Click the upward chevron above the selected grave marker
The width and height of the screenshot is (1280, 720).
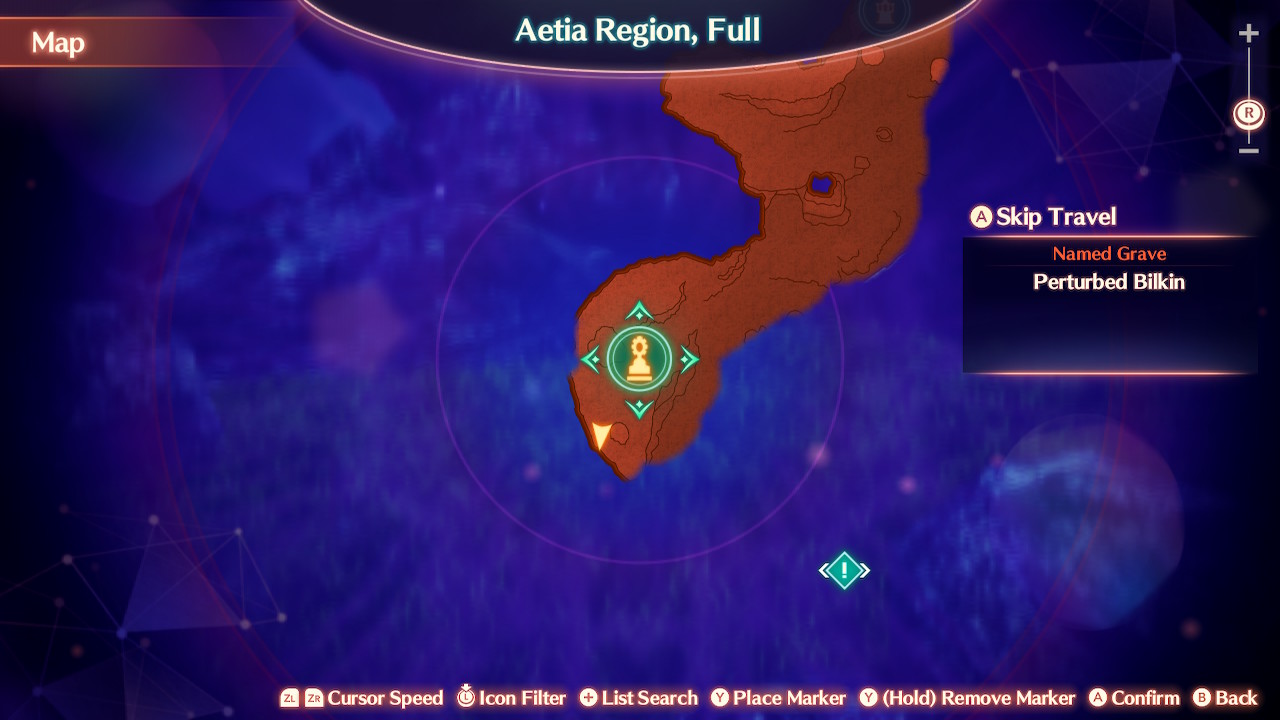(640, 308)
